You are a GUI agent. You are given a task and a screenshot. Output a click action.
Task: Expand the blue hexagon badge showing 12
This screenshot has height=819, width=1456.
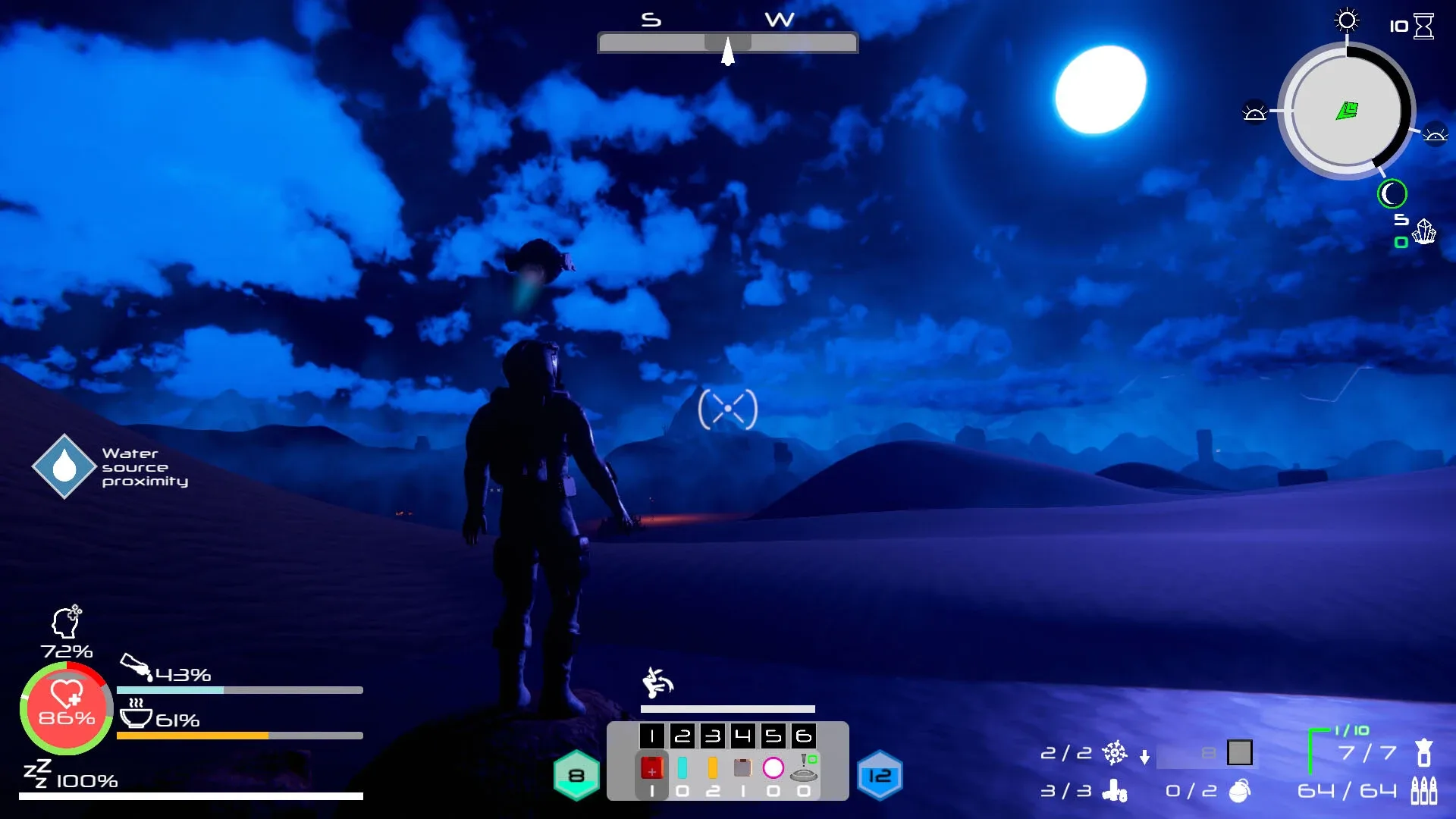(882, 775)
